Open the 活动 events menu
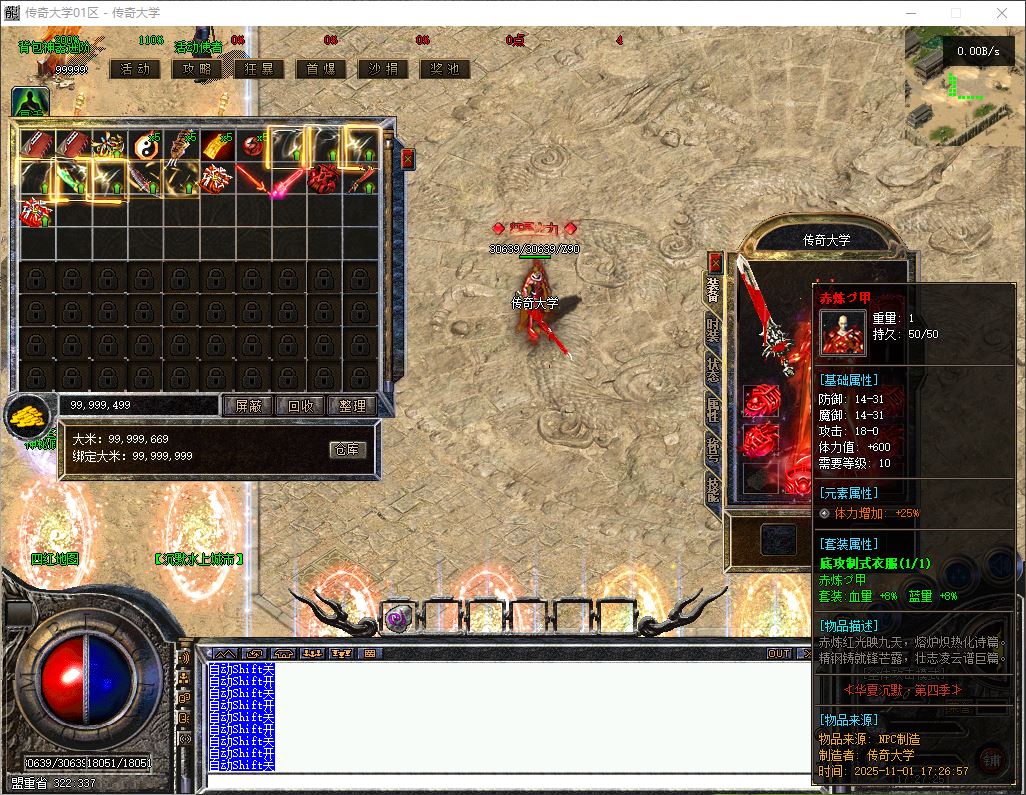The image size is (1026, 795). 135,69
